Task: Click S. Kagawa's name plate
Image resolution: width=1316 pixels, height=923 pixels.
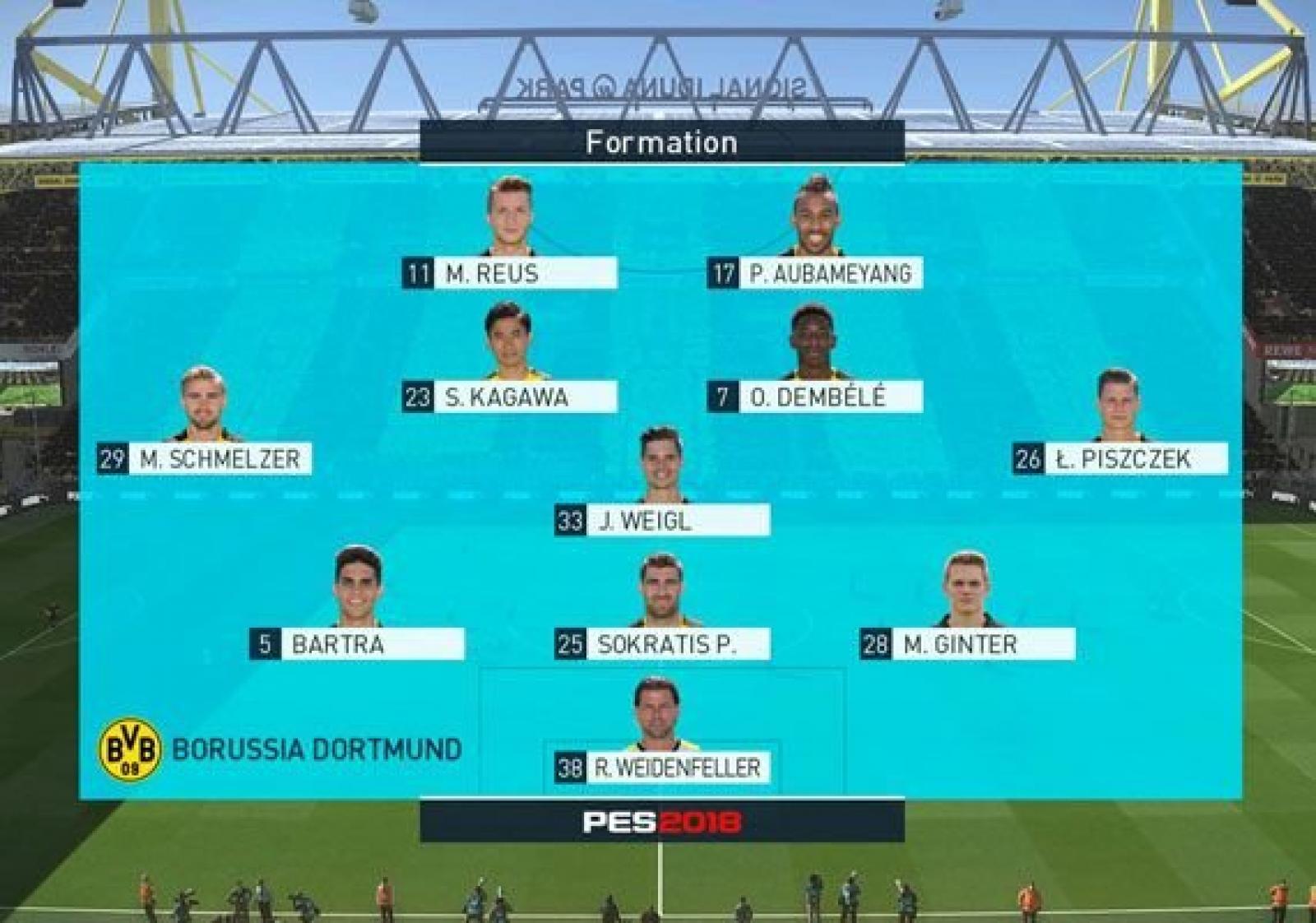Action: click(510, 397)
